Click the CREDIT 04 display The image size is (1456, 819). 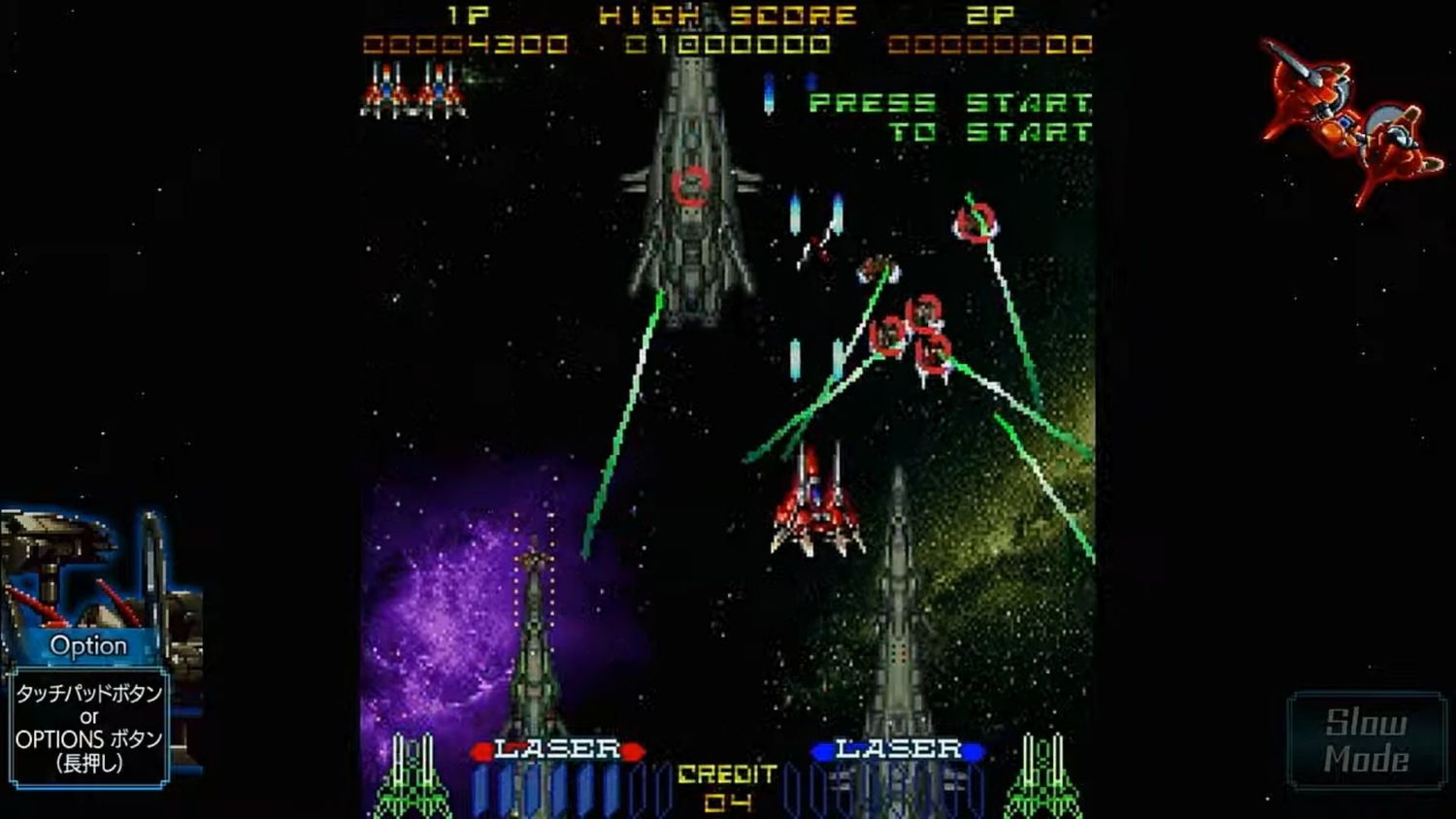[726, 786]
